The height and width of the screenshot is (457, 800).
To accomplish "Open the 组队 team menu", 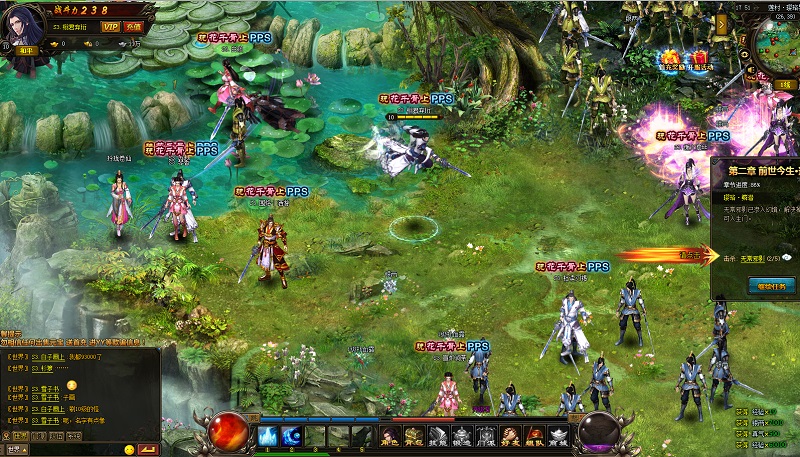I will (x=534, y=436).
